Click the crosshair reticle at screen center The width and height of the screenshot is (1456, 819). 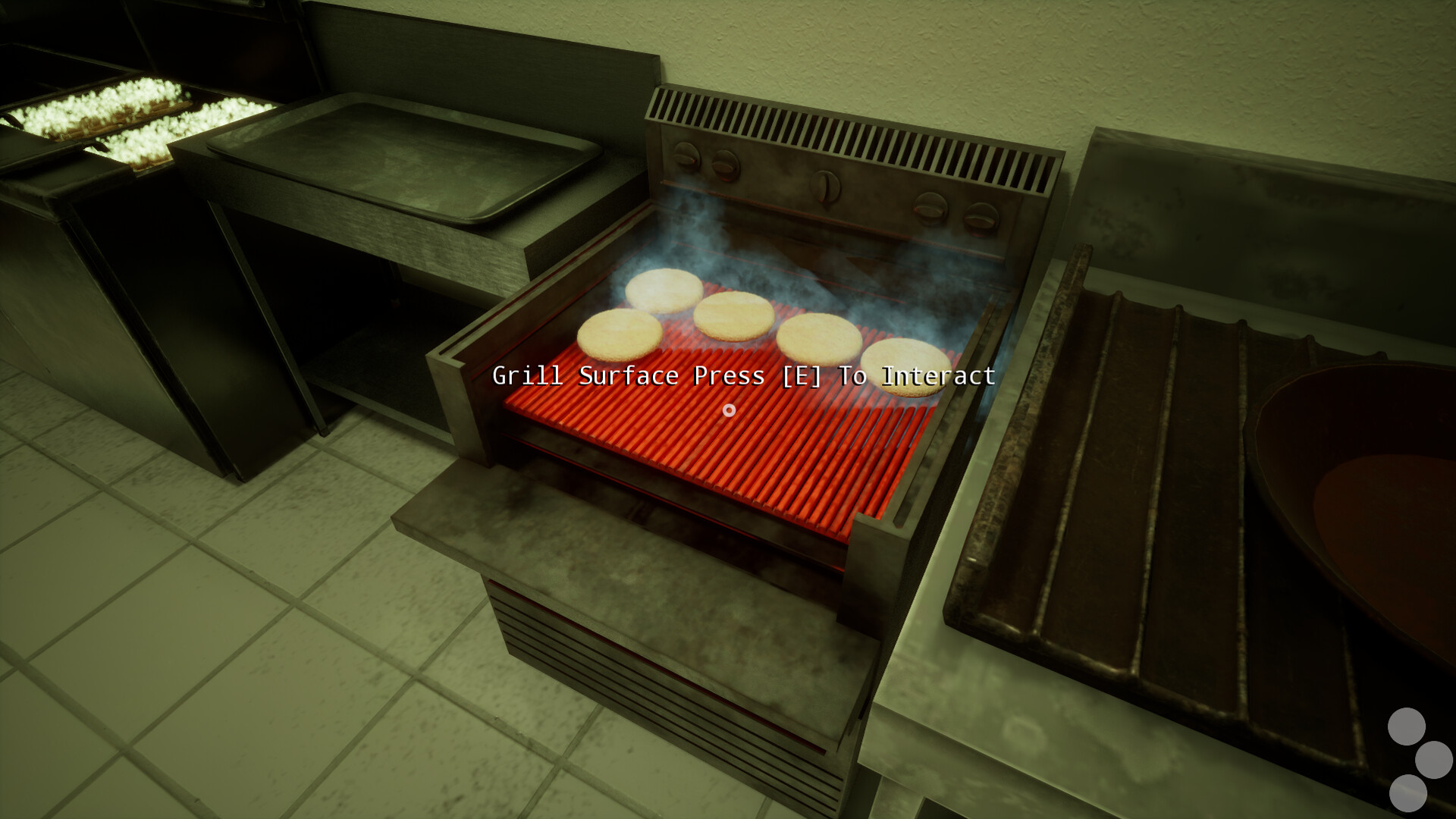(x=729, y=410)
